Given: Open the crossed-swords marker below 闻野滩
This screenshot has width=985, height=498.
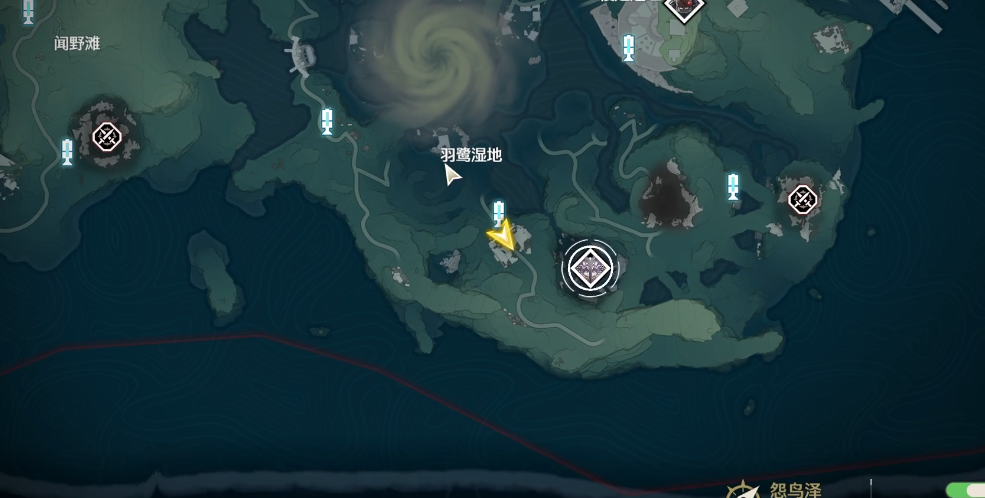Looking at the screenshot, I should (106, 136).
